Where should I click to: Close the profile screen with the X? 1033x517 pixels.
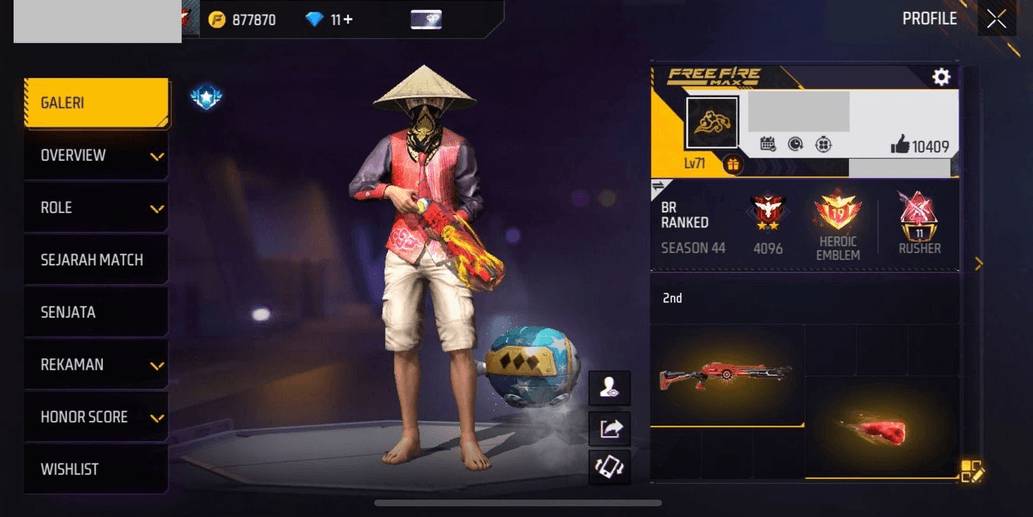coord(996,19)
